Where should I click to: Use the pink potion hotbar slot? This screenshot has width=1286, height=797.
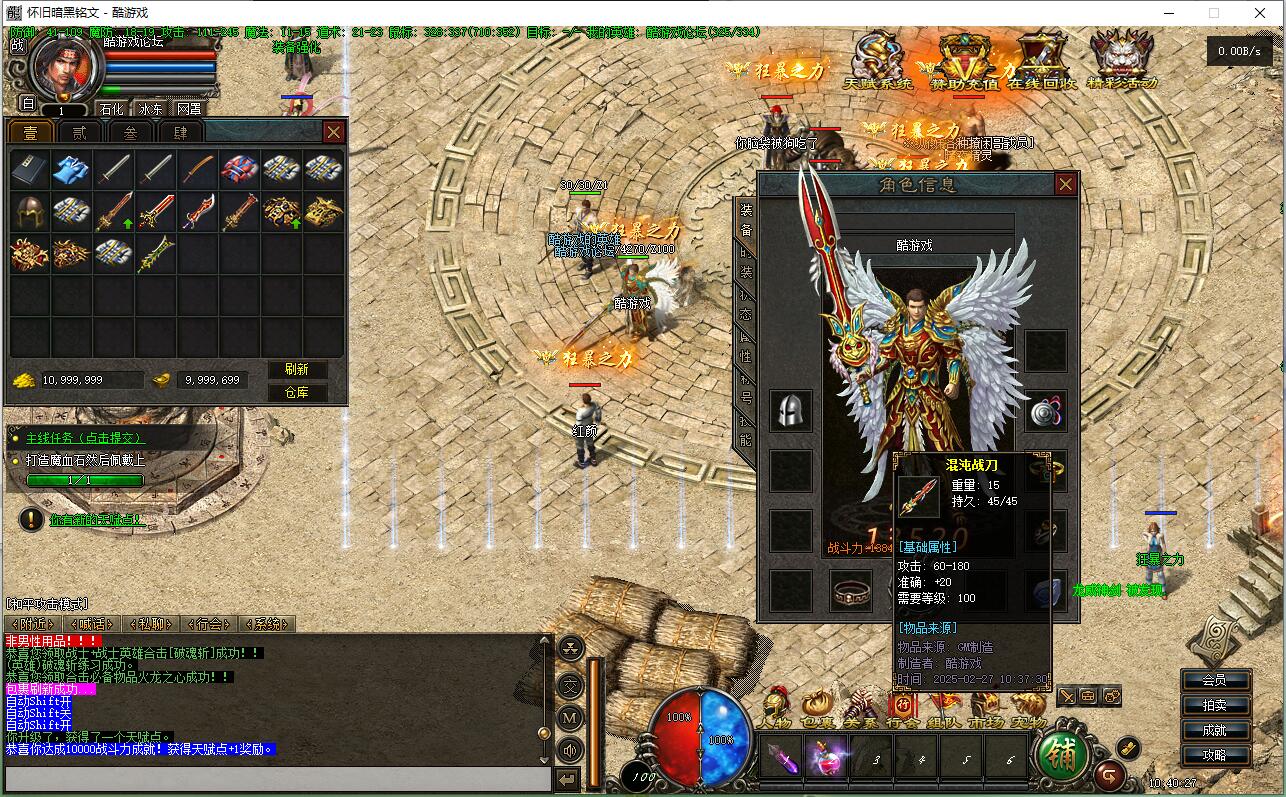[x=826, y=758]
